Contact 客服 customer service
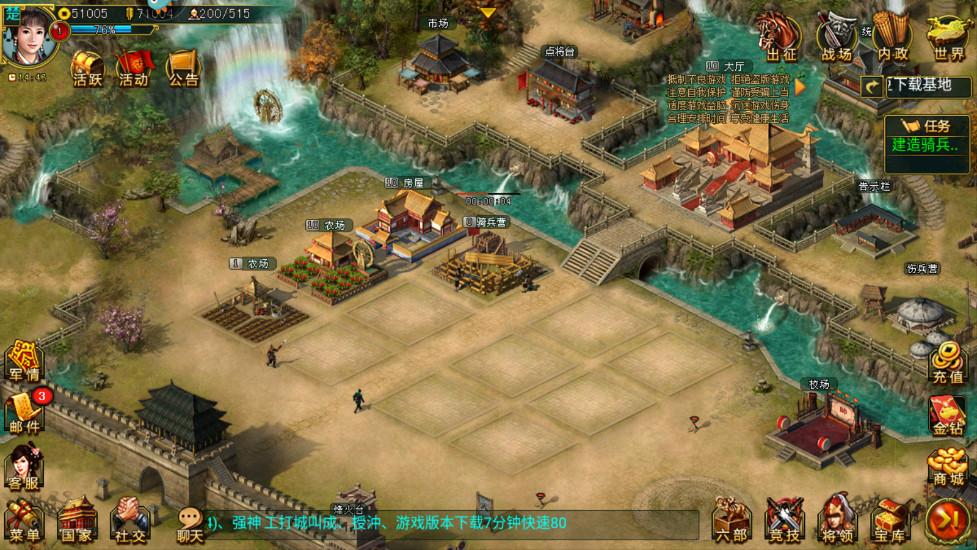The width and height of the screenshot is (977, 550). 24,465
